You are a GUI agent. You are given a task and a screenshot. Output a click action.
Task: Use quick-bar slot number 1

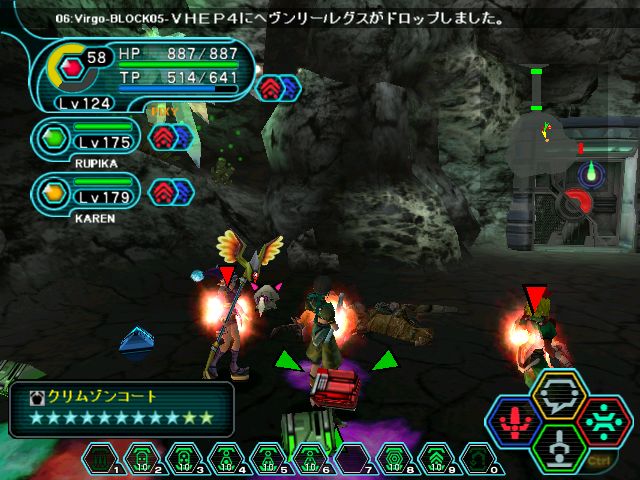point(101,459)
